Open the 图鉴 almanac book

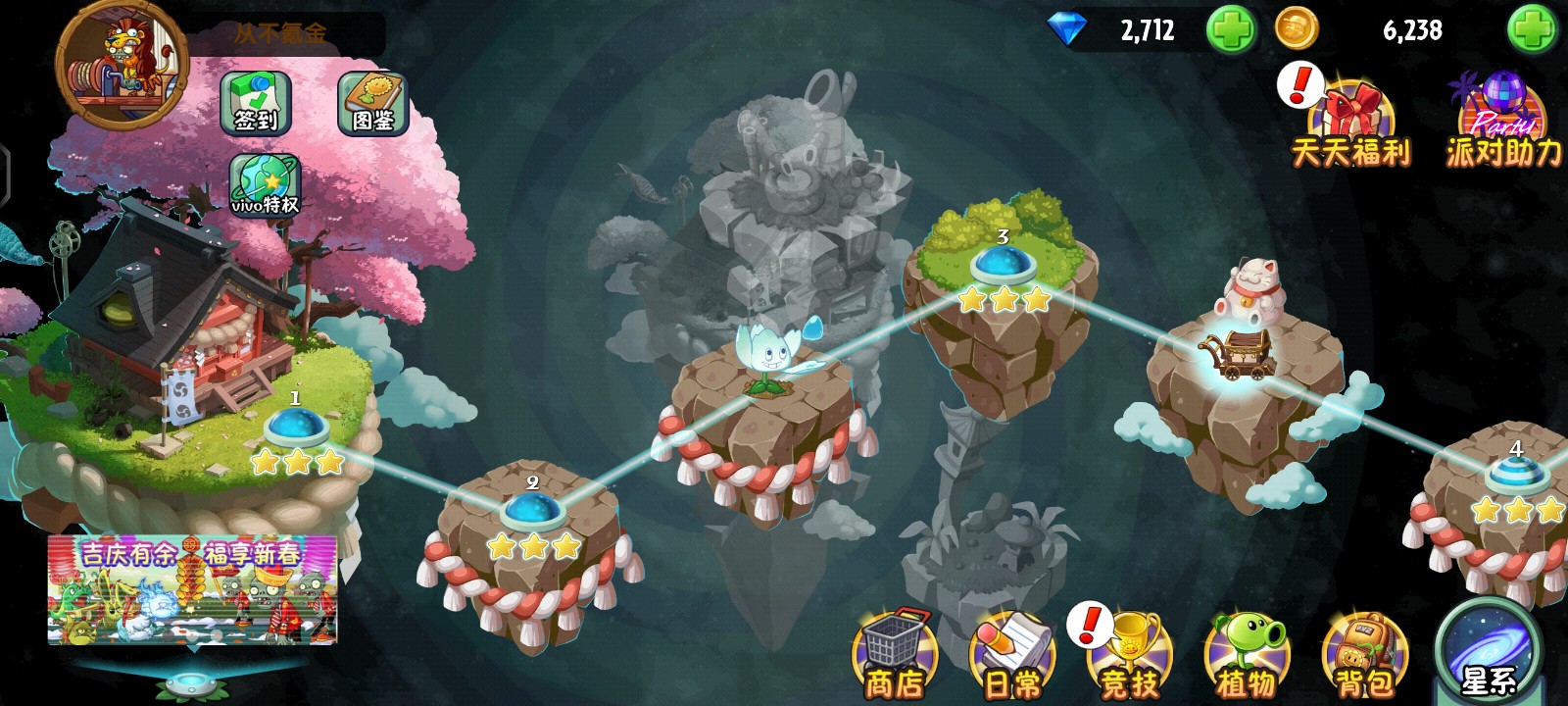[x=372, y=103]
